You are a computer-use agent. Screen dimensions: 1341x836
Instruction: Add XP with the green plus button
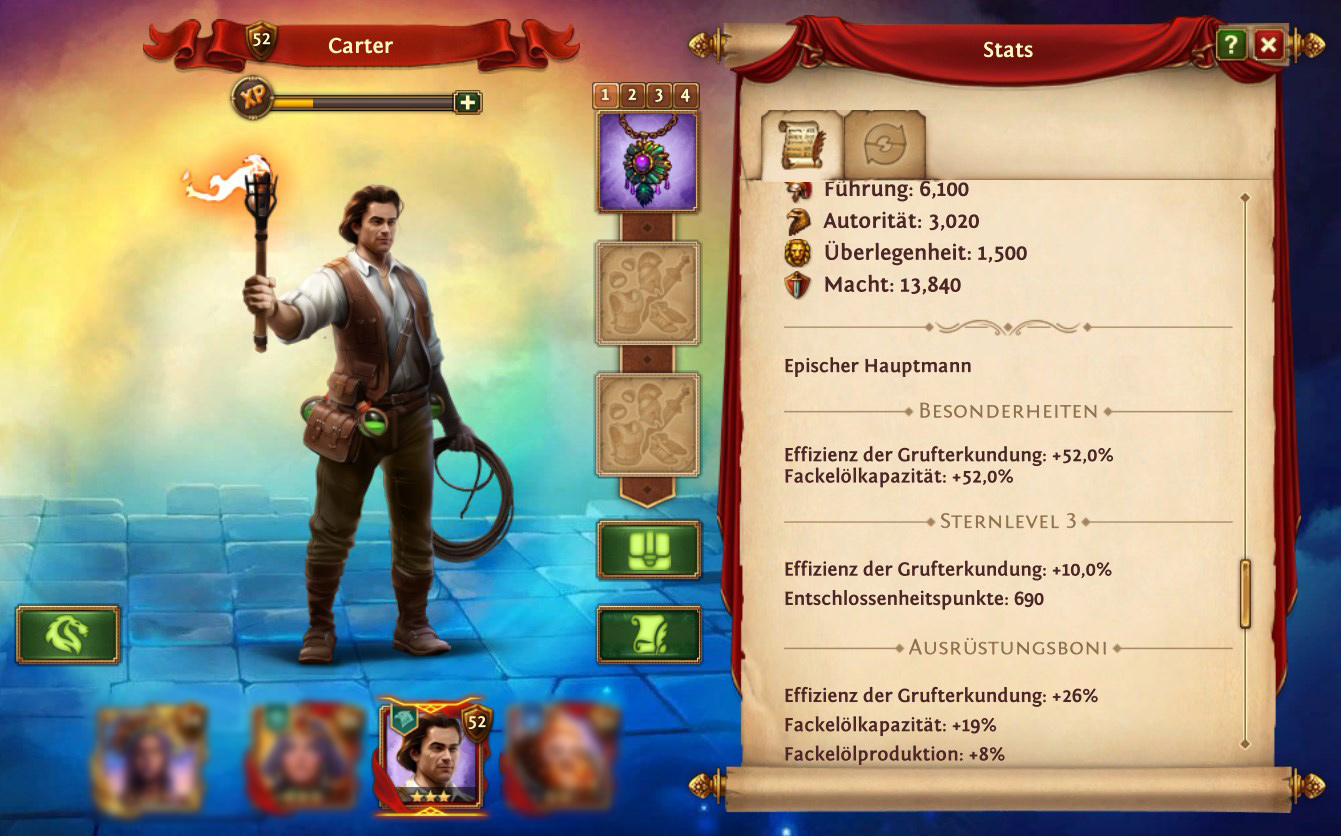[x=467, y=102]
